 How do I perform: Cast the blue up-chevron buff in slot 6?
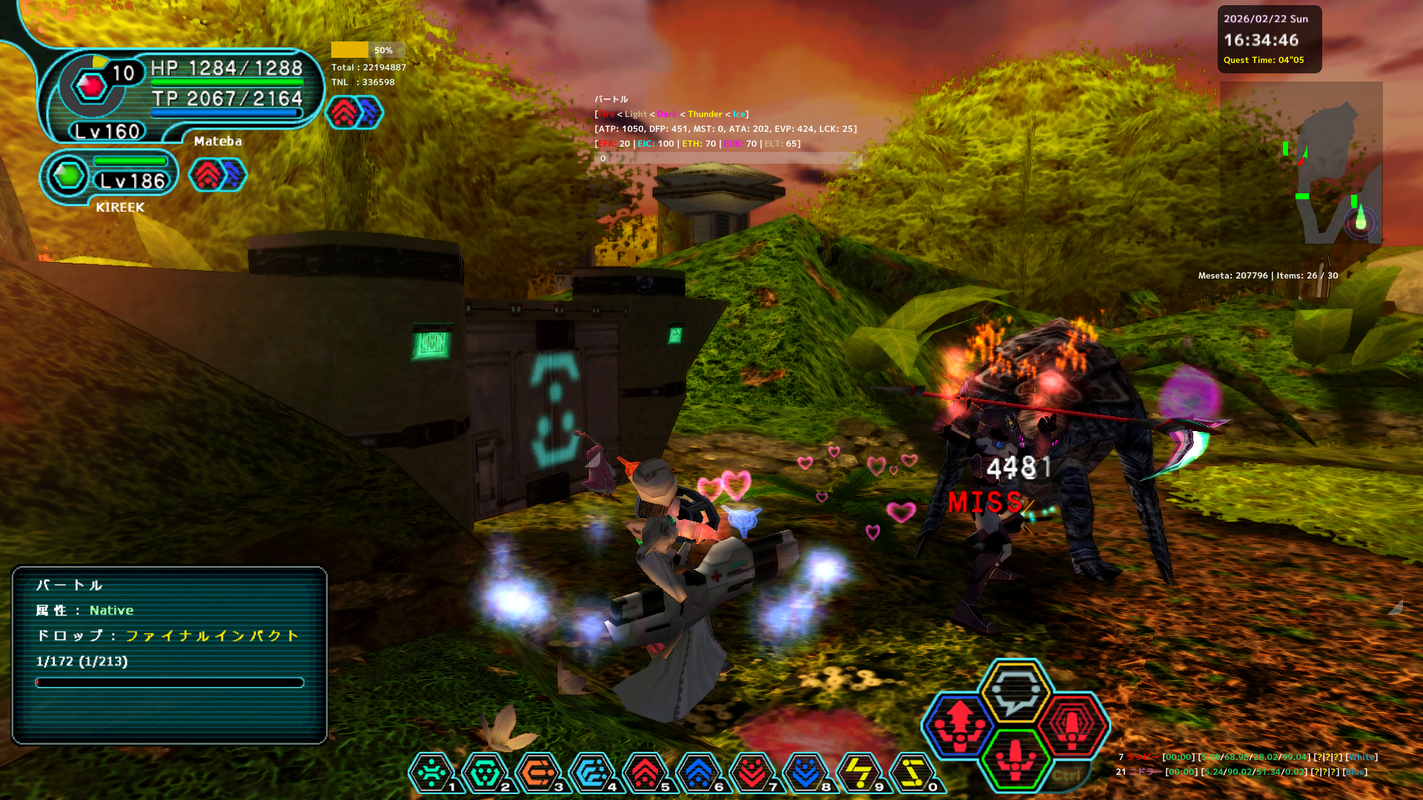698,772
